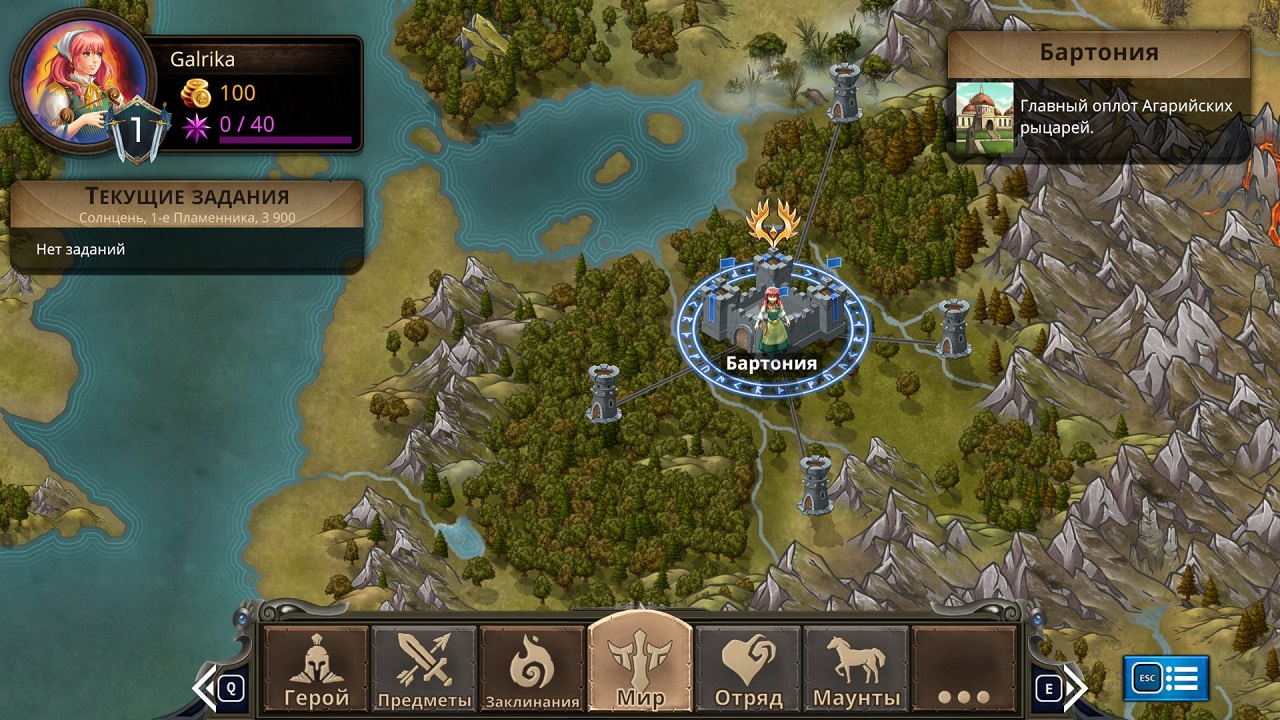Switch to the Мир tab
Screen dimensions: 1280x720
640,665
